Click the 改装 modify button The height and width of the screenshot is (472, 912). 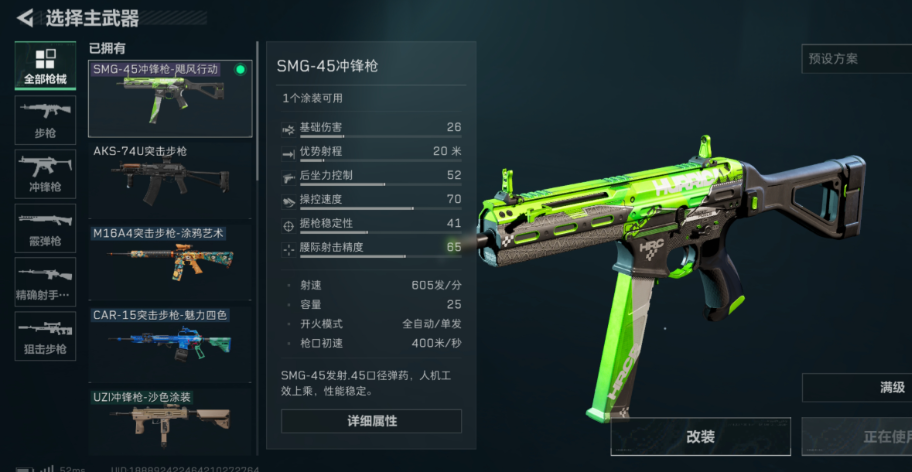(700, 437)
